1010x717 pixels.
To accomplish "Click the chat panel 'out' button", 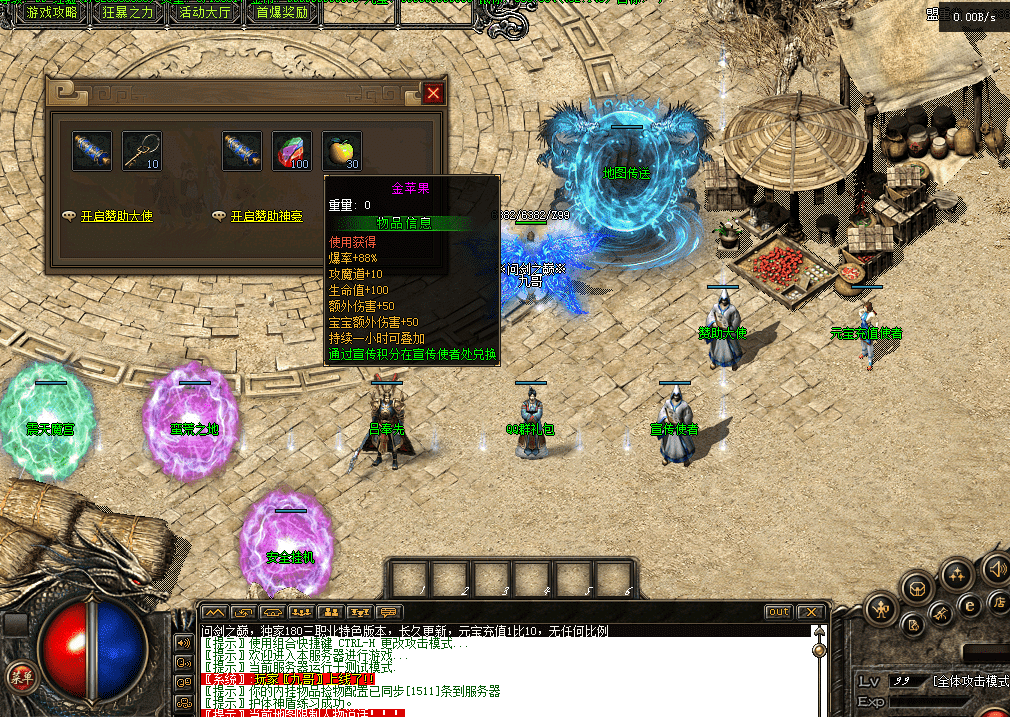I will [778, 612].
